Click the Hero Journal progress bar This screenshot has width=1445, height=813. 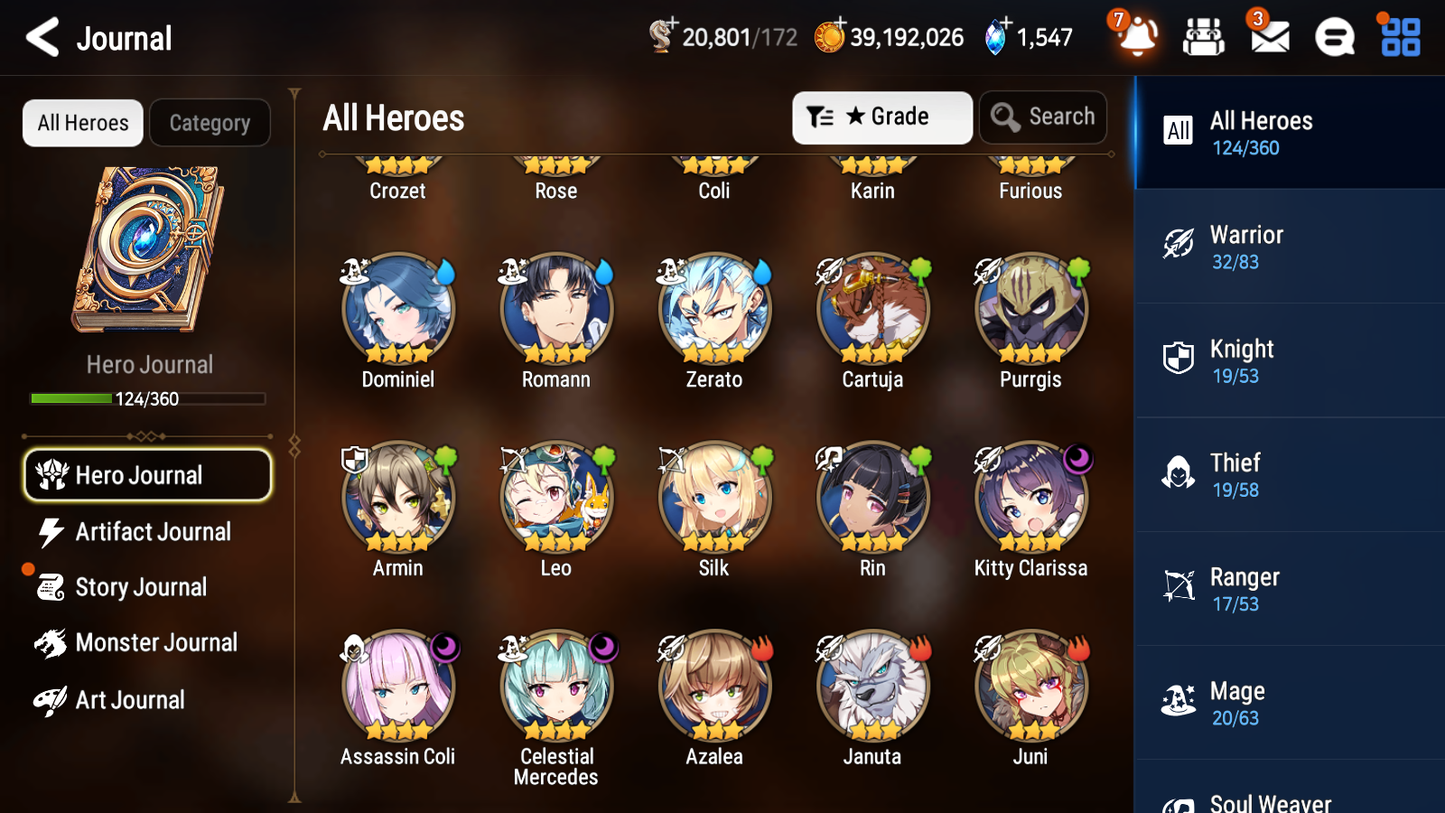coord(148,398)
